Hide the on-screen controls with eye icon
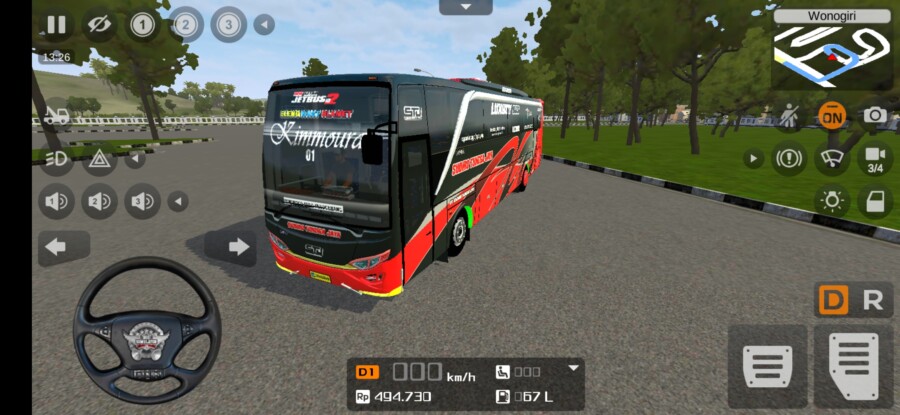Screen dimensions: 900x415 tap(98, 25)
